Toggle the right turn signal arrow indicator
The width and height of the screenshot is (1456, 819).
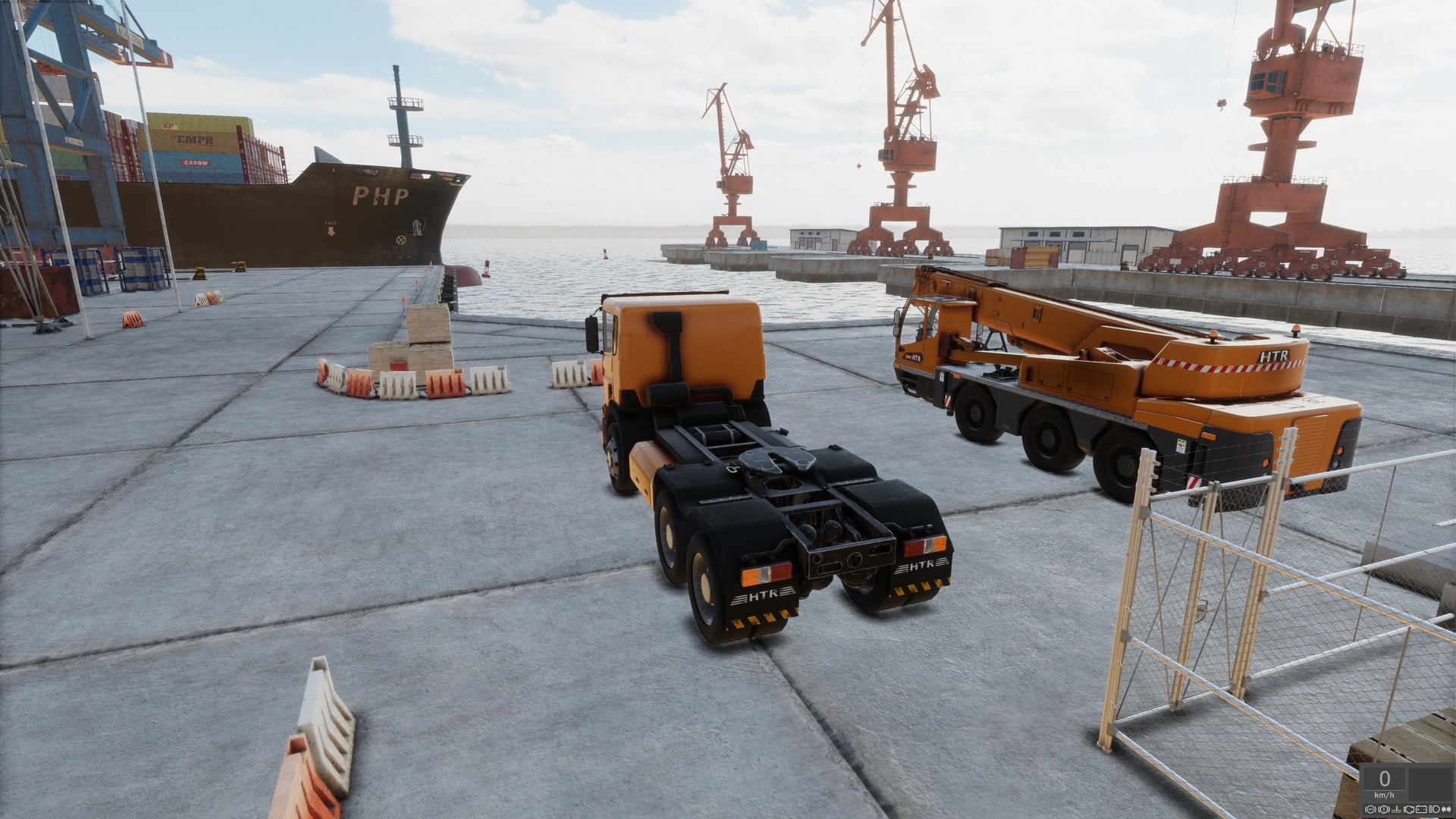coord(1449,810)
